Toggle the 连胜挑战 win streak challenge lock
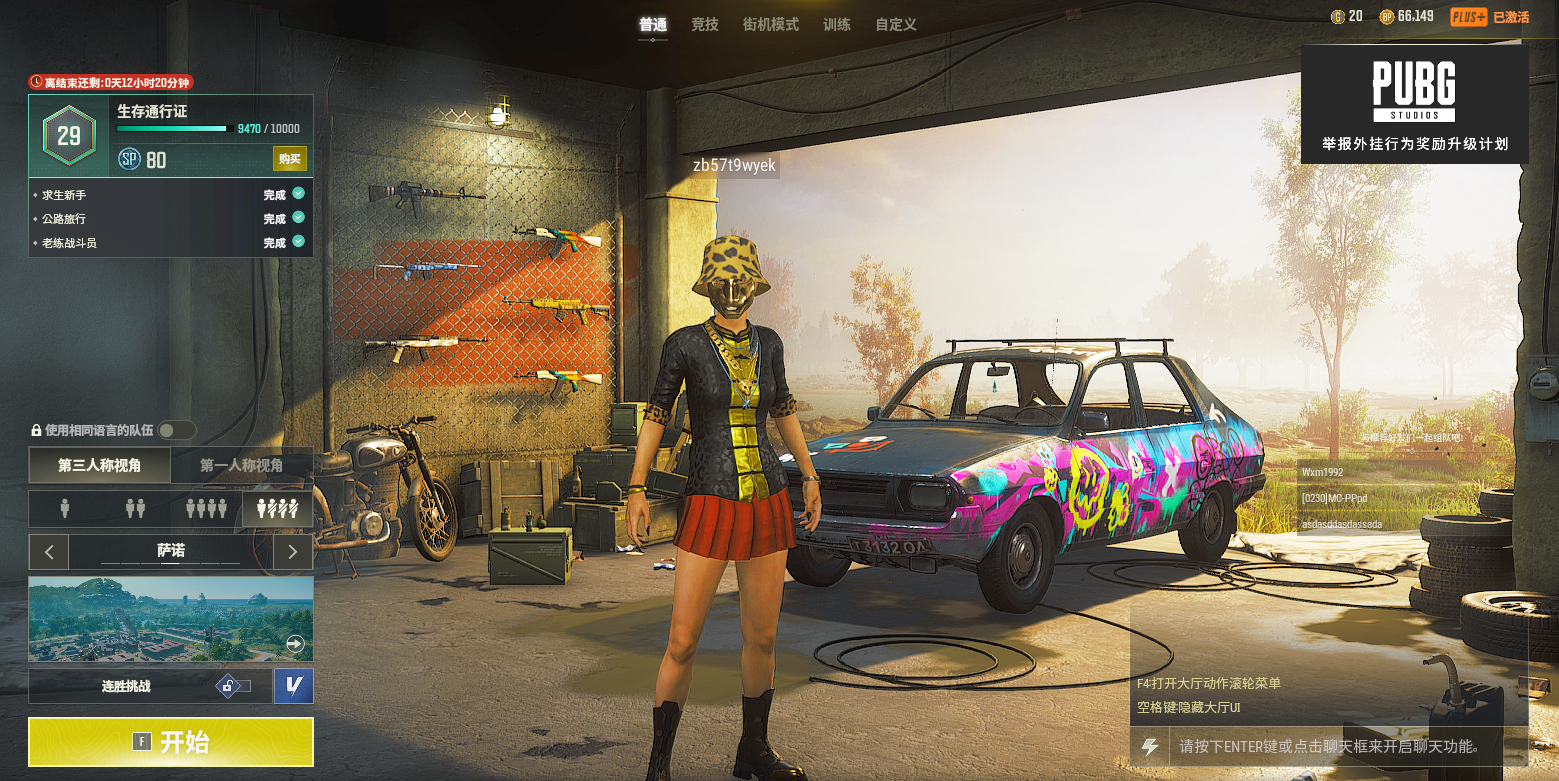 pos(231,686)
